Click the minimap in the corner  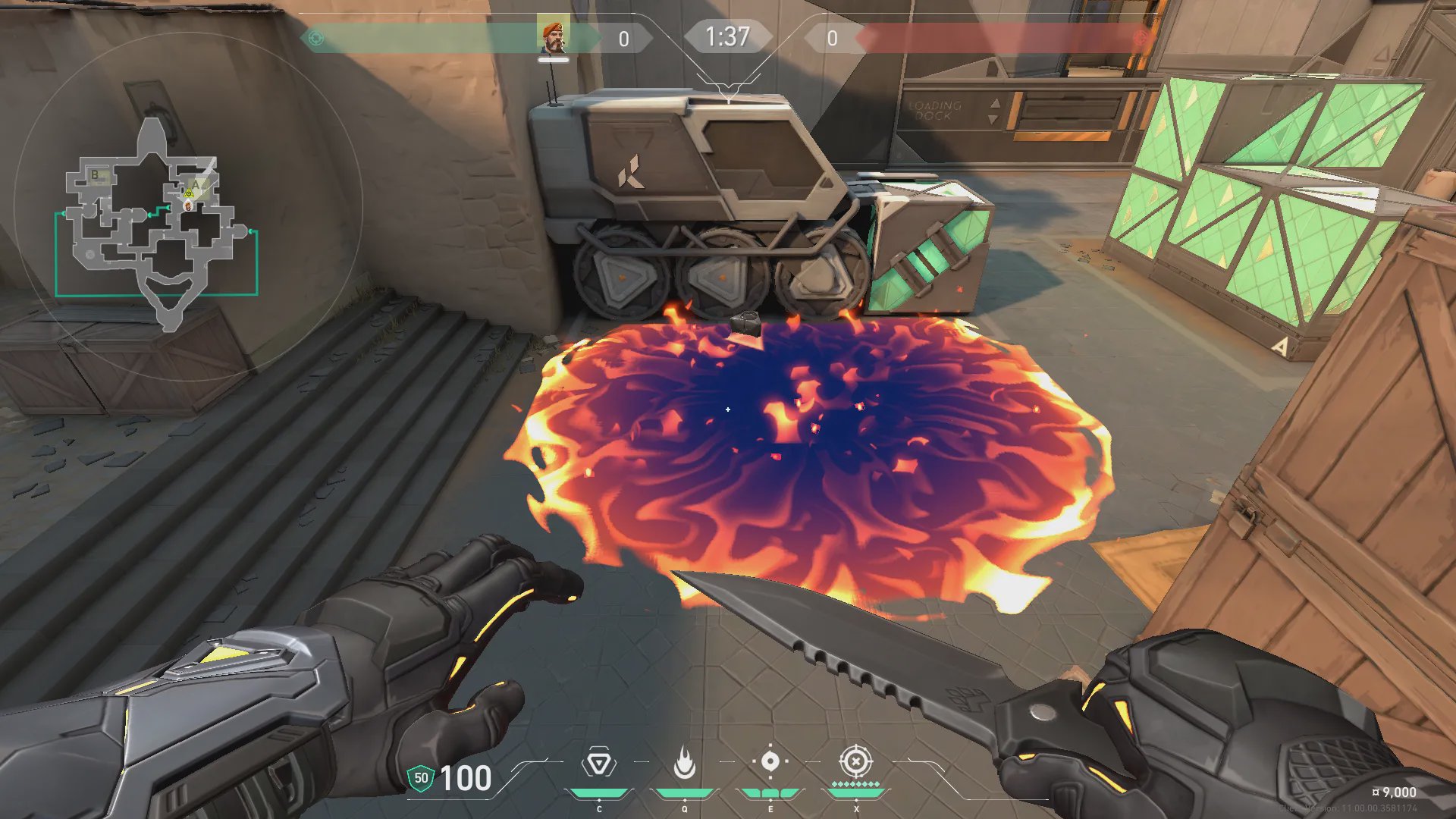(158, 220)
